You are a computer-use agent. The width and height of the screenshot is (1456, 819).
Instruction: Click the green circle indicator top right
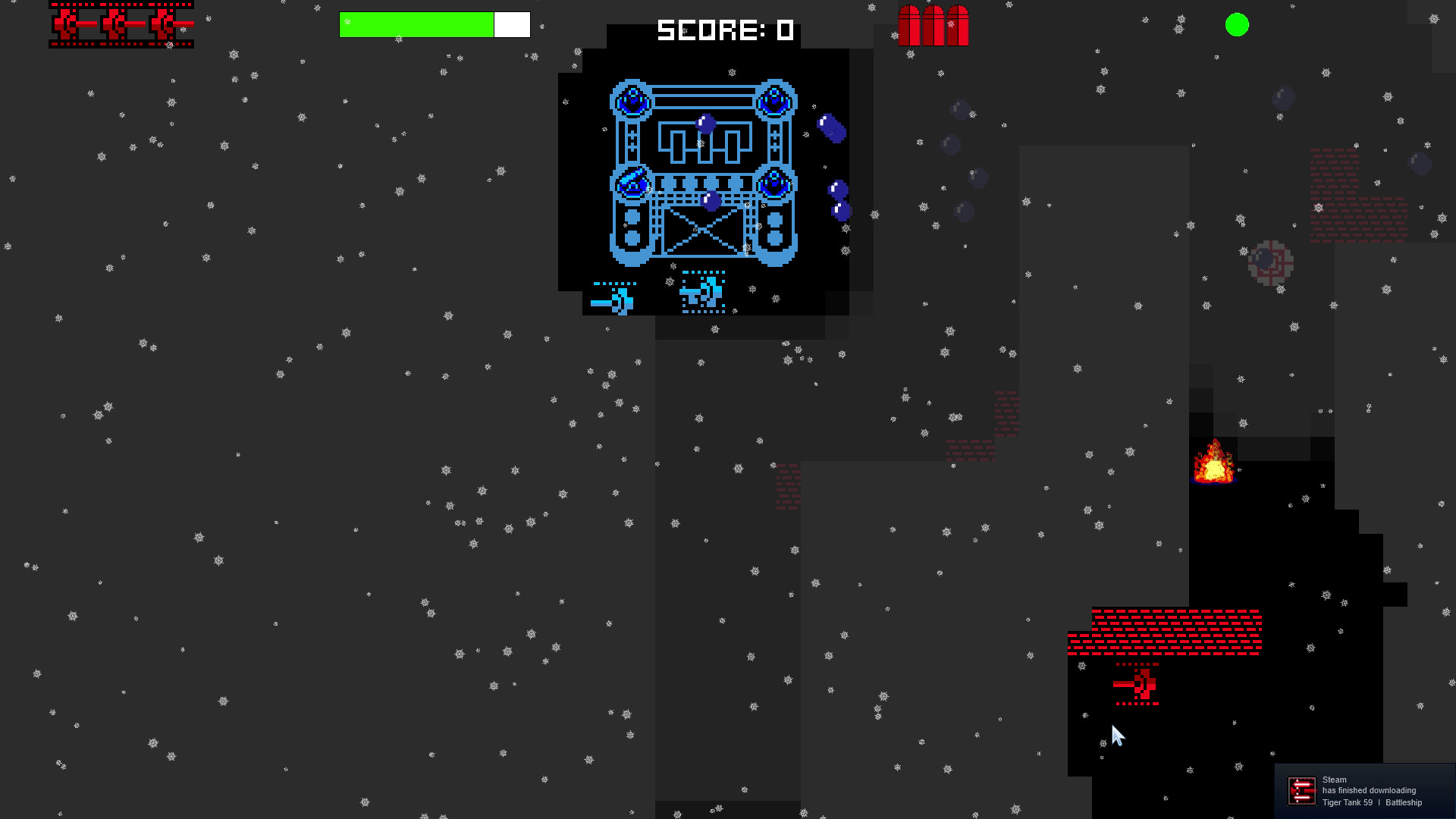(1238, 25)
